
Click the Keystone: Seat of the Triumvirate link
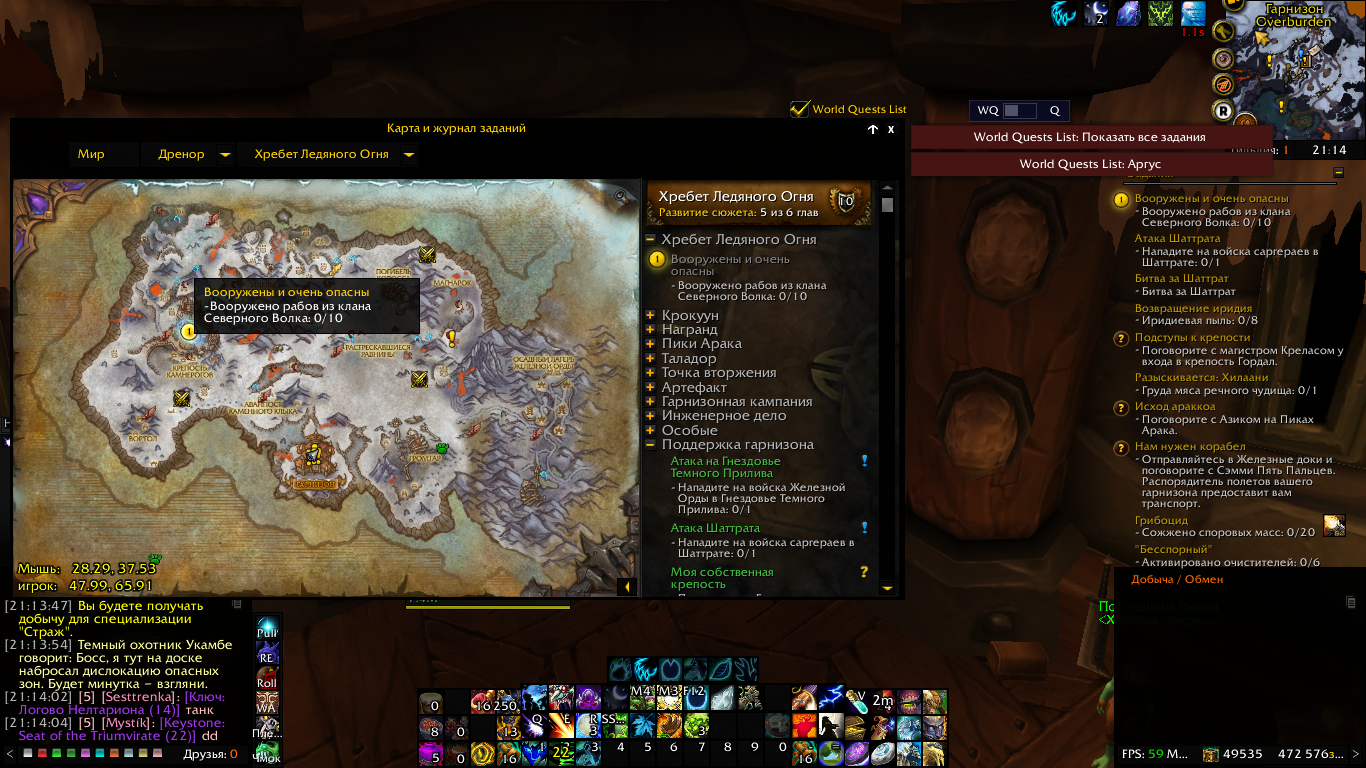(121, 729)
